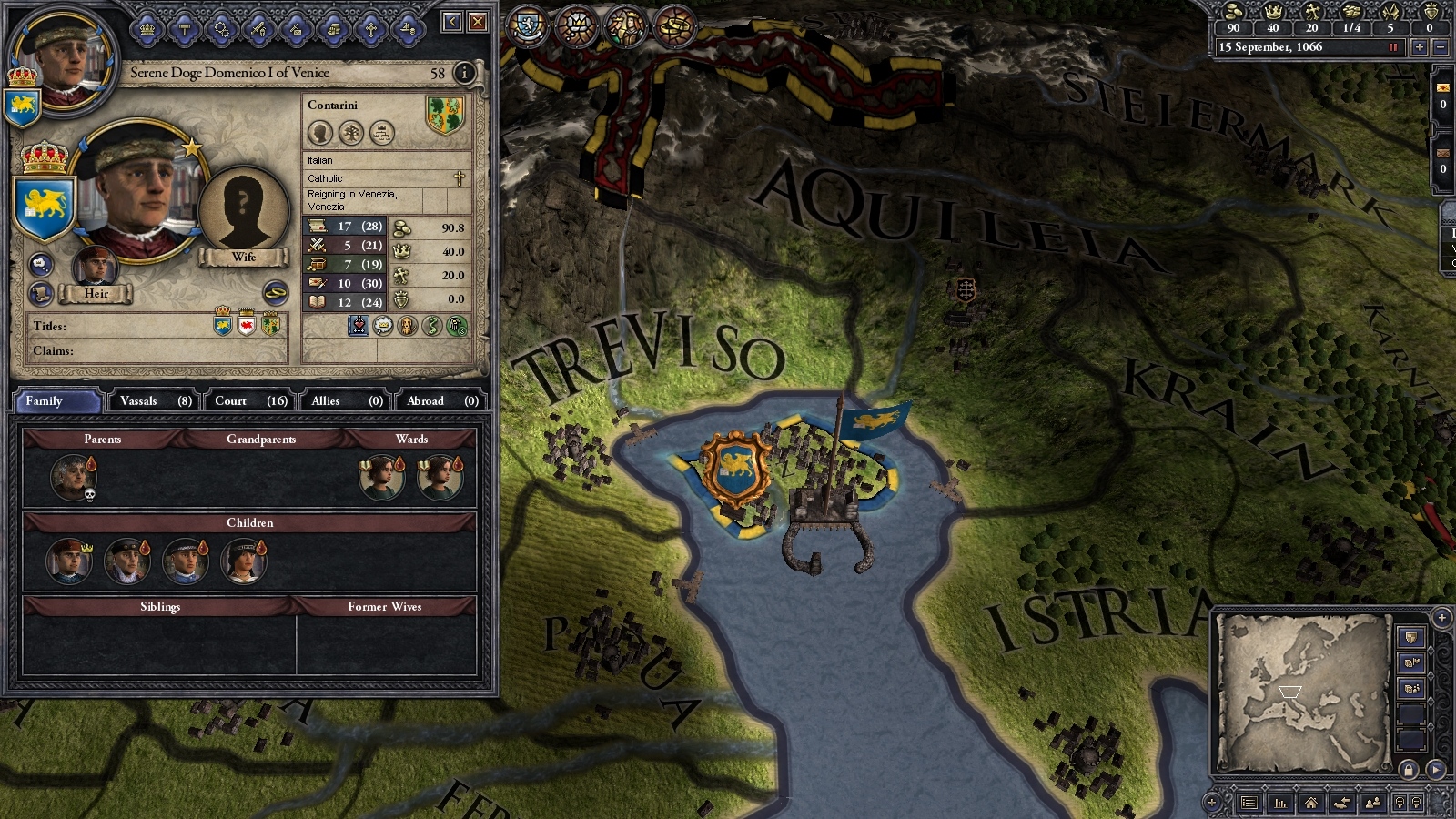Image resolution: width=1456 pixels, height=819 pixels.
Task: Open character info with the 'i' button
Action: click(x=464, y=73)
